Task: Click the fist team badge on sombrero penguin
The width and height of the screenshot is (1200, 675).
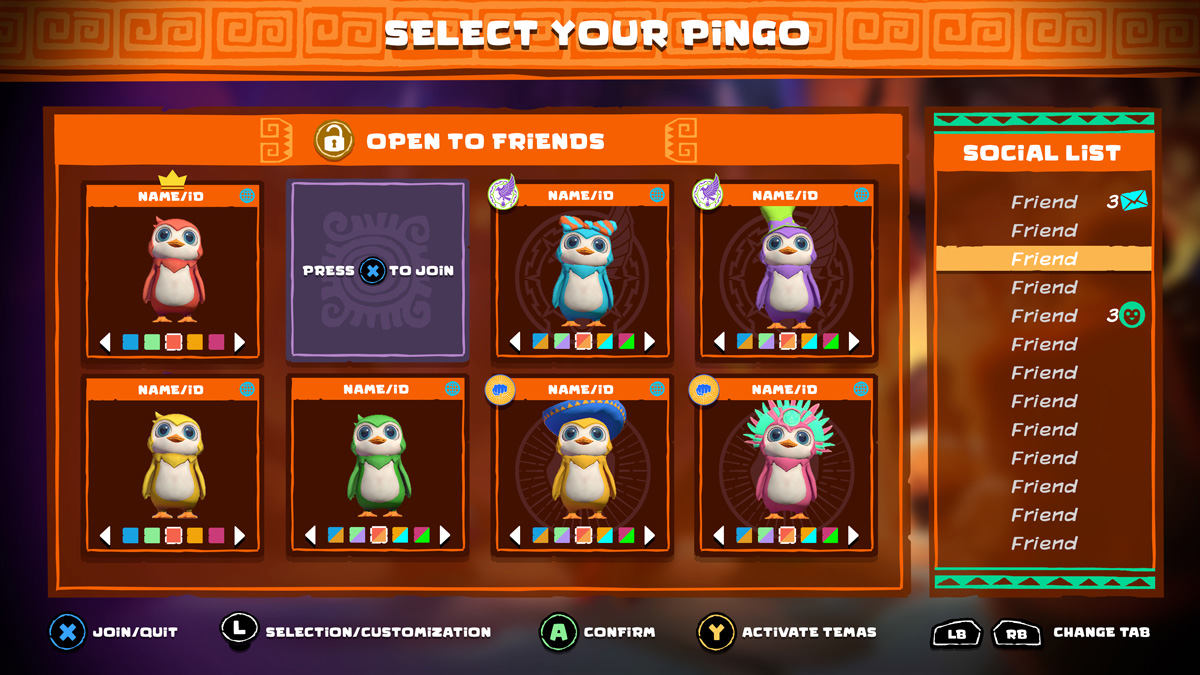Action: [x=499, y=389]
